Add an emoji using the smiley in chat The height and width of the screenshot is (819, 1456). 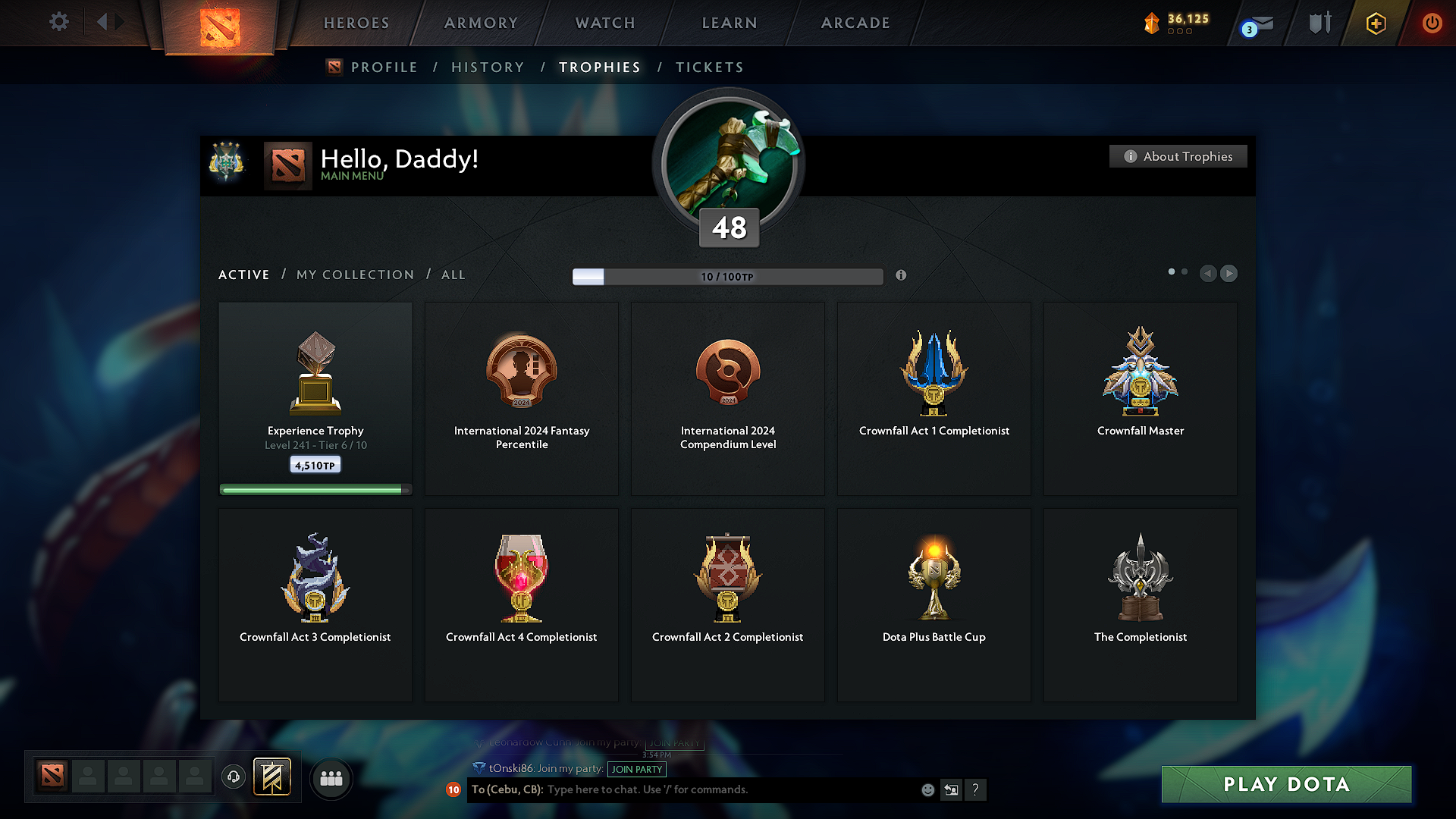click(927, 789)
